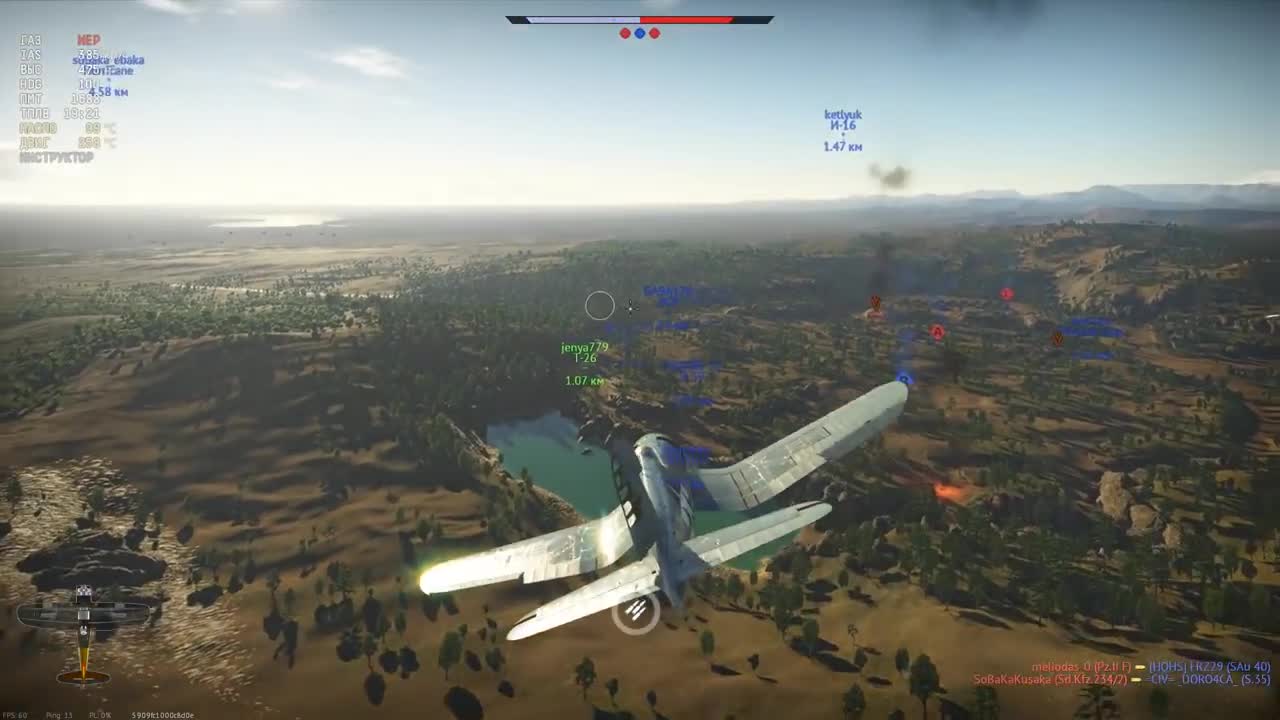Viewport: 1280px width, 720px height.
Task: Click the red chevron enemy ground marker left side
Action: (x=875, y=301)
